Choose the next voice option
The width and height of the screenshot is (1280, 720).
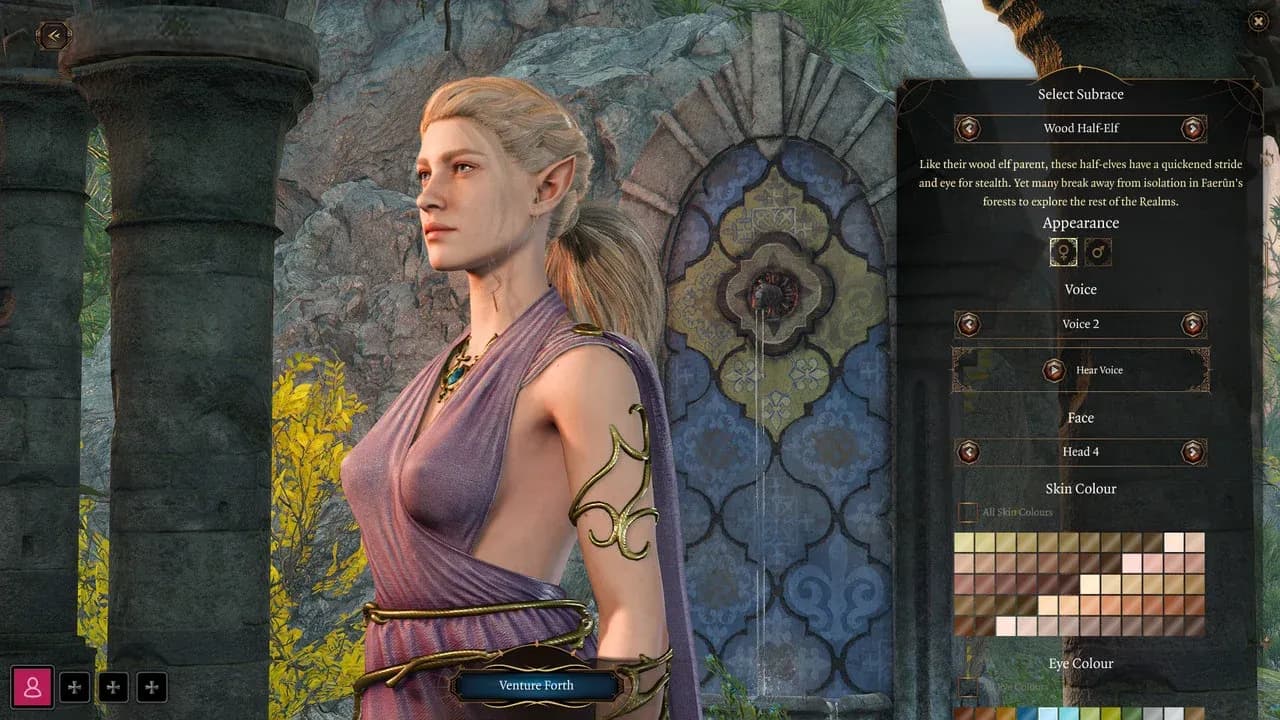click(1192, 324)
